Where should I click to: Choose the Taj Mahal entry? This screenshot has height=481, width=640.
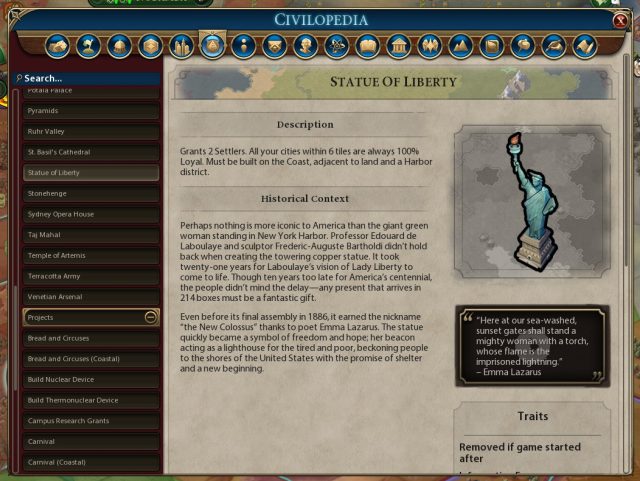coord(91,234)
